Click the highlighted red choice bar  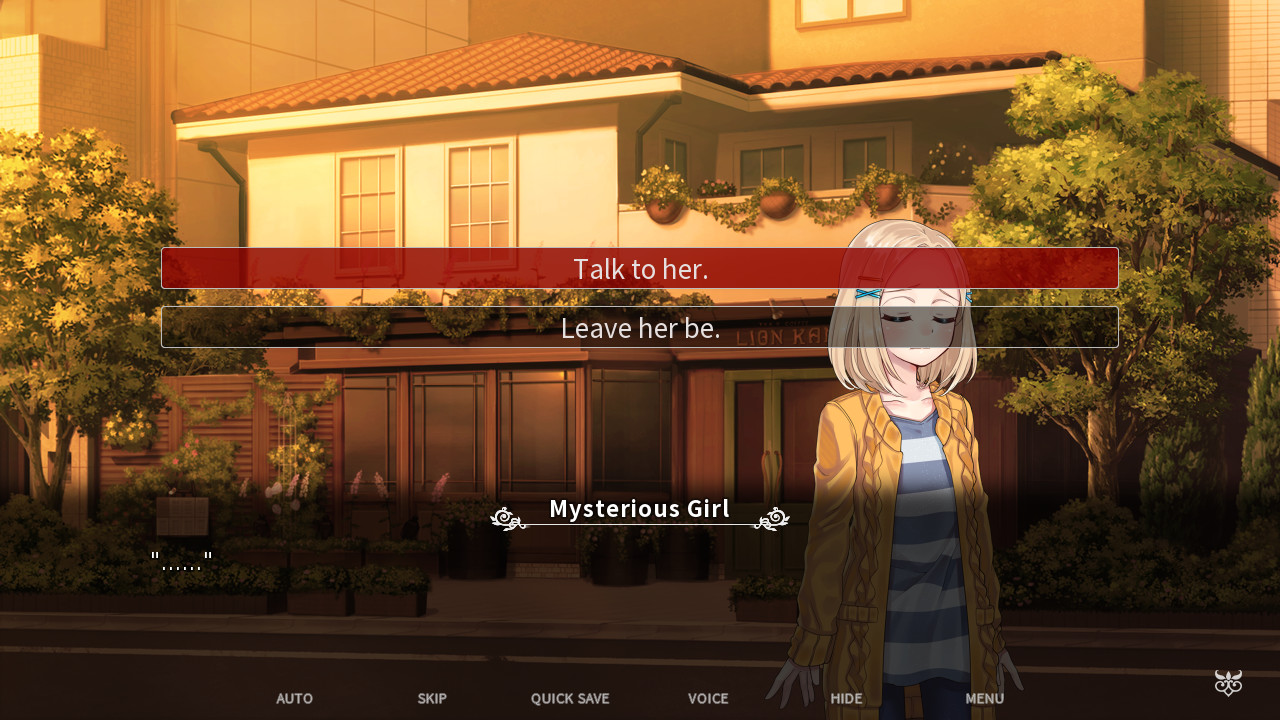point(640,268)
